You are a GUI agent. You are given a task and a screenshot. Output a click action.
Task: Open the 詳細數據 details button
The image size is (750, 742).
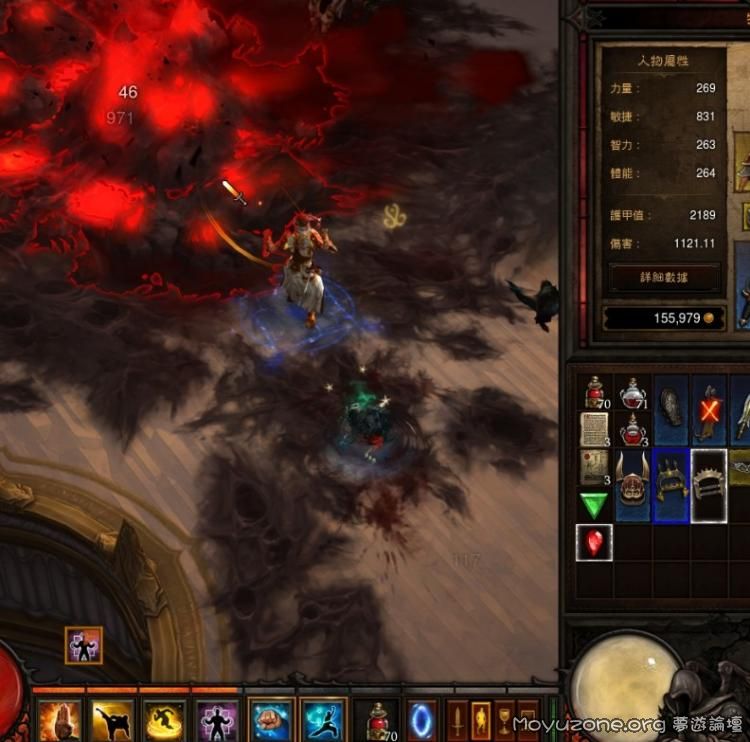664,277
